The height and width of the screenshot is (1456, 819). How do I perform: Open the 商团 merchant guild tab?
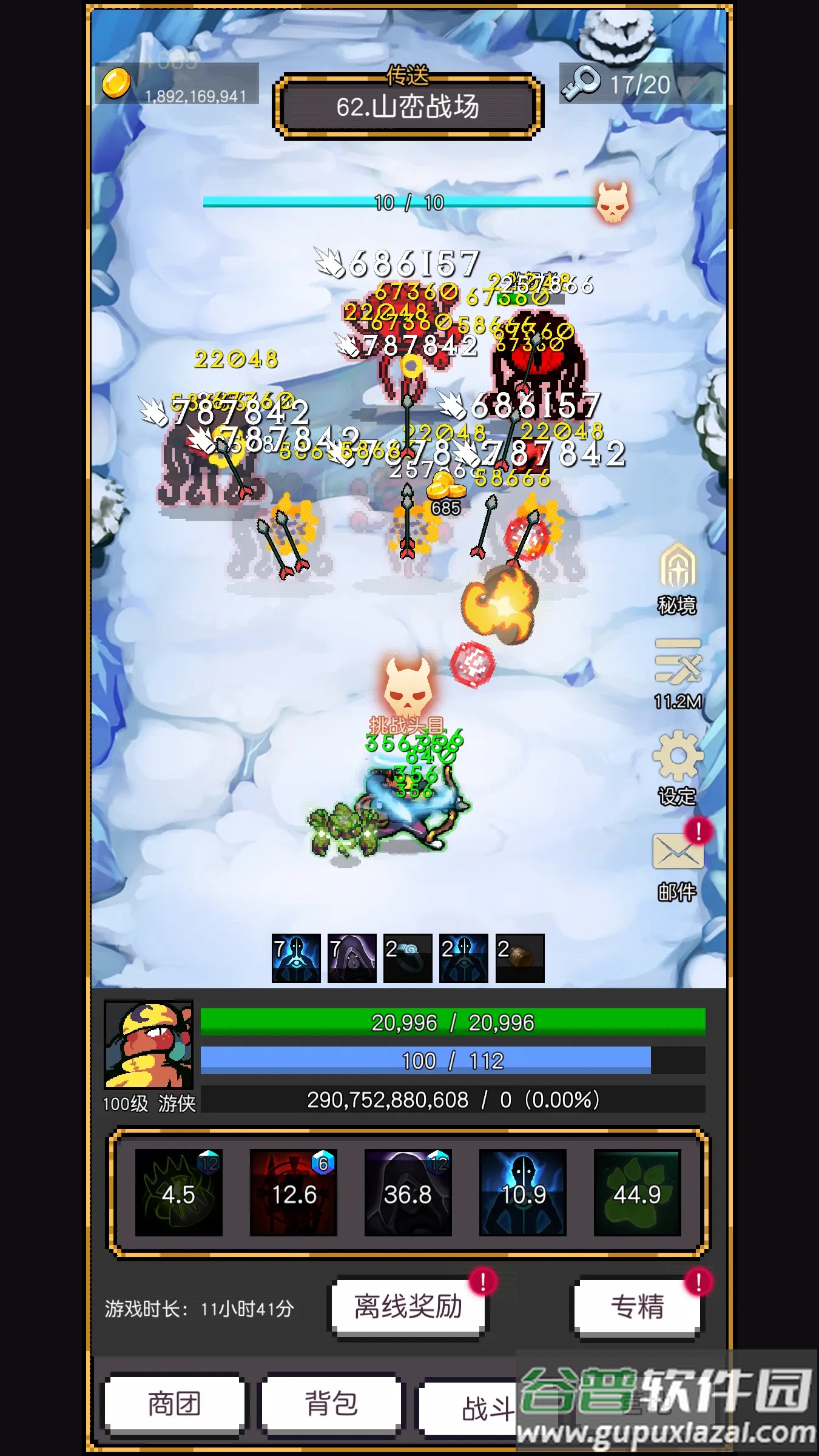(x=174, y=1404)
